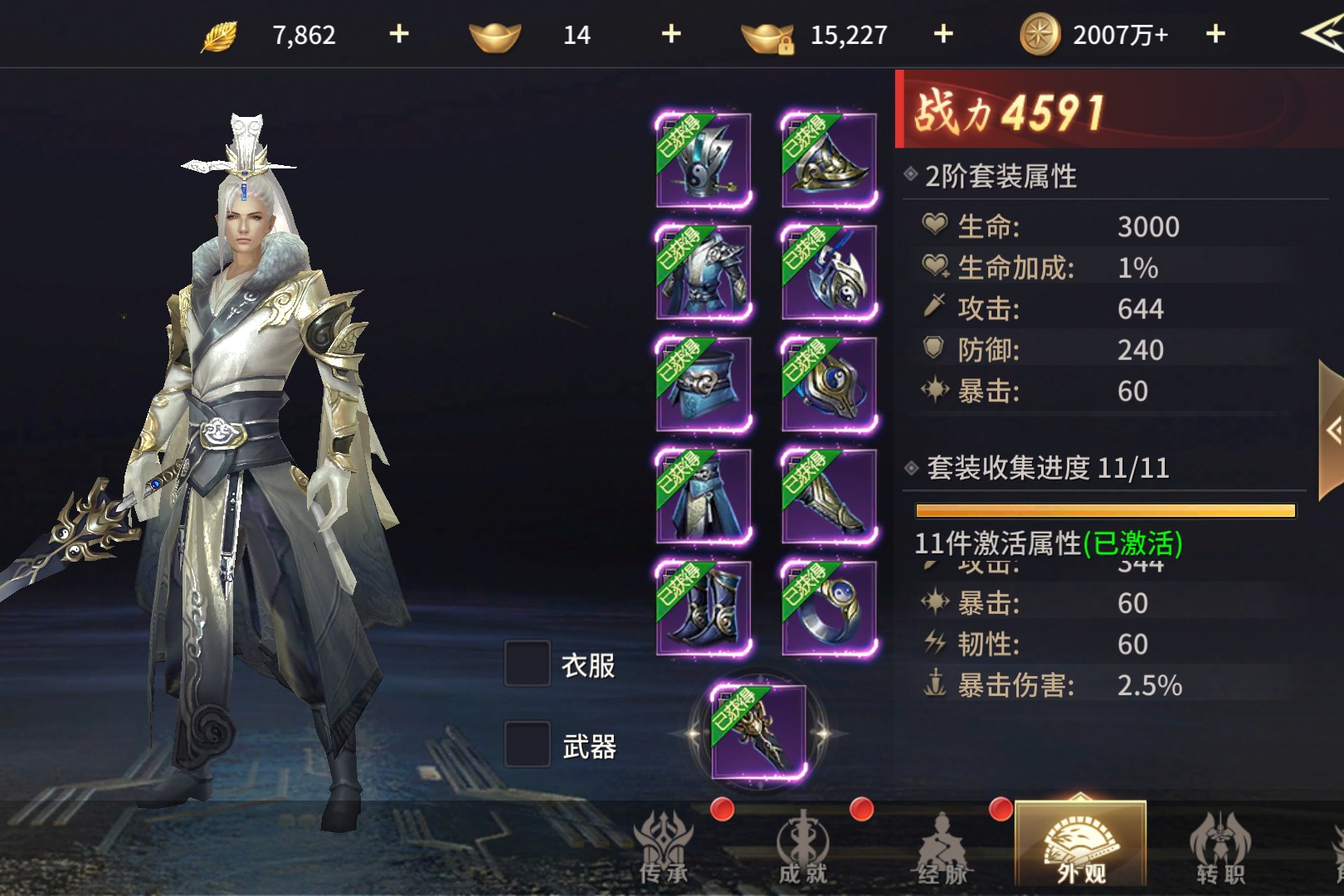Open the 传承 (Inheritance) tab

coord(665,846)
